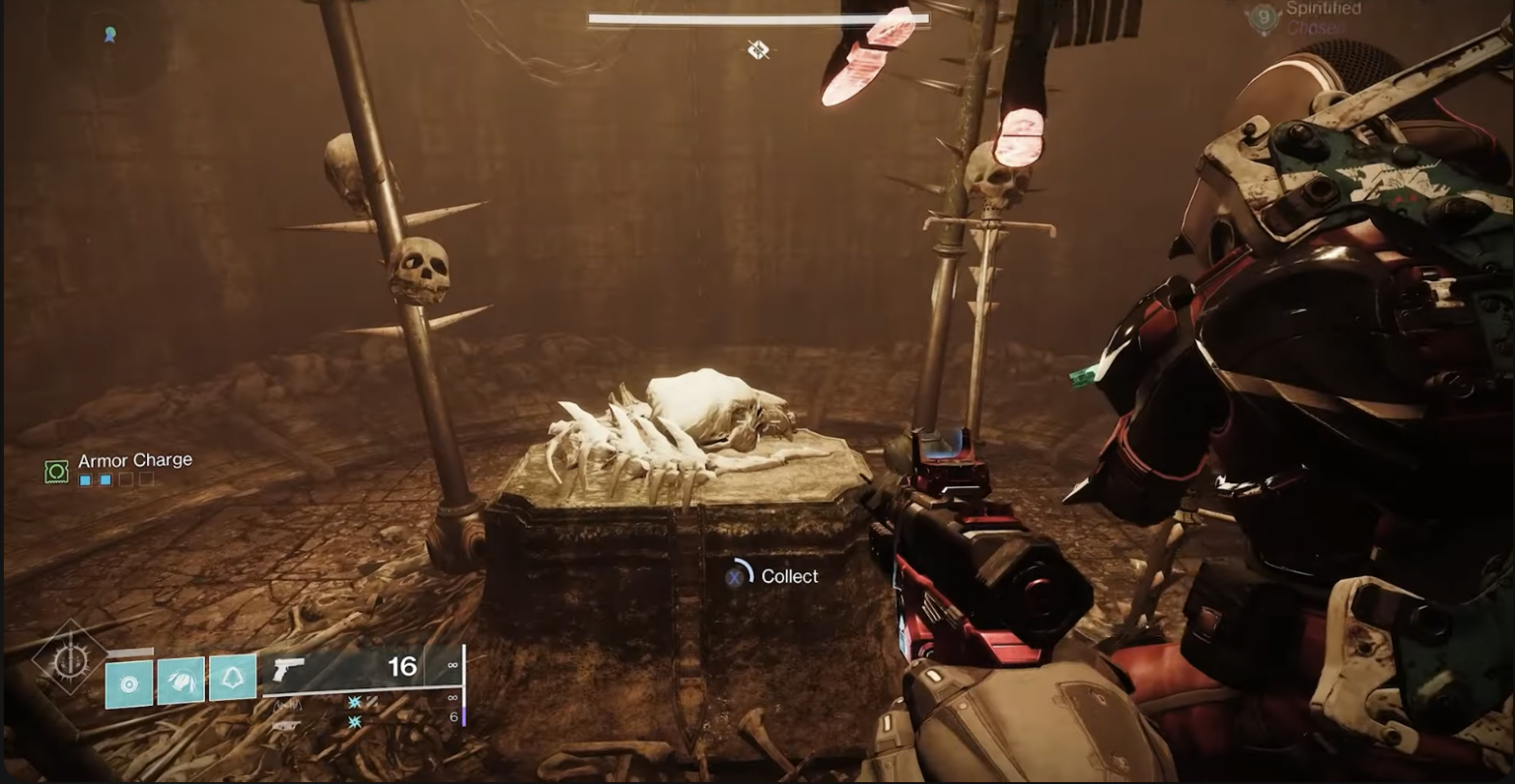Click the purple heavy ammo meter bar
1515x784 pixels.
click(464, 716)
